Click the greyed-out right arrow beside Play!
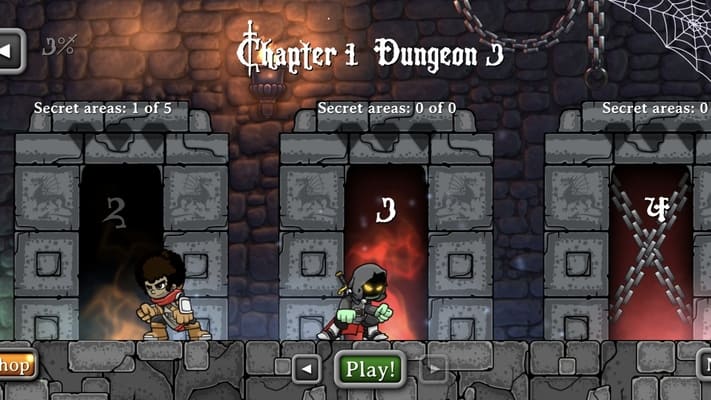 point(433,369)
